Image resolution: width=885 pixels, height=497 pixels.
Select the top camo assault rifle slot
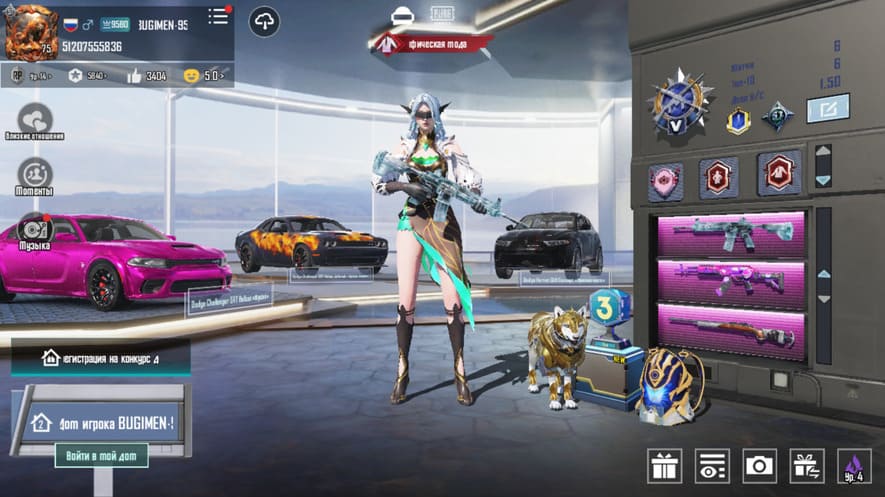[730, 233]
